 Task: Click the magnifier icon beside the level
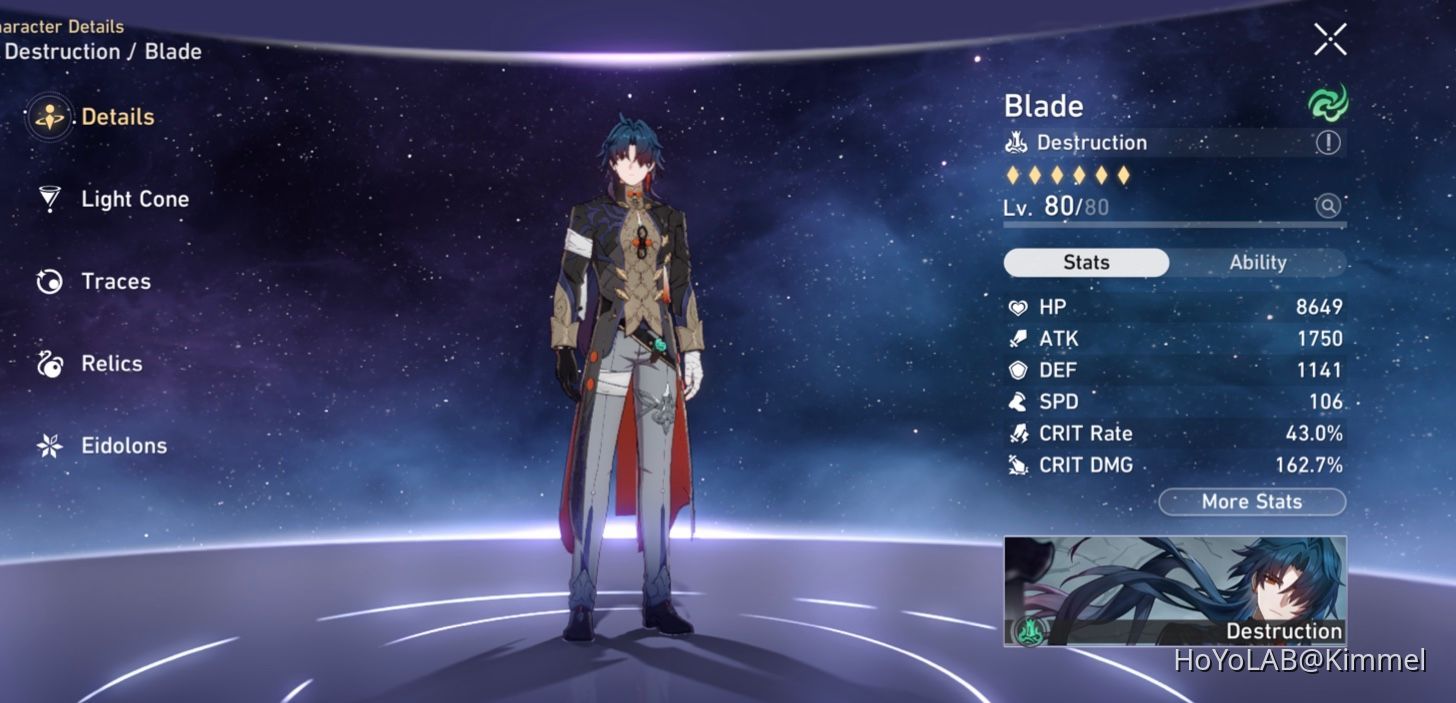tap(1327, 206)
